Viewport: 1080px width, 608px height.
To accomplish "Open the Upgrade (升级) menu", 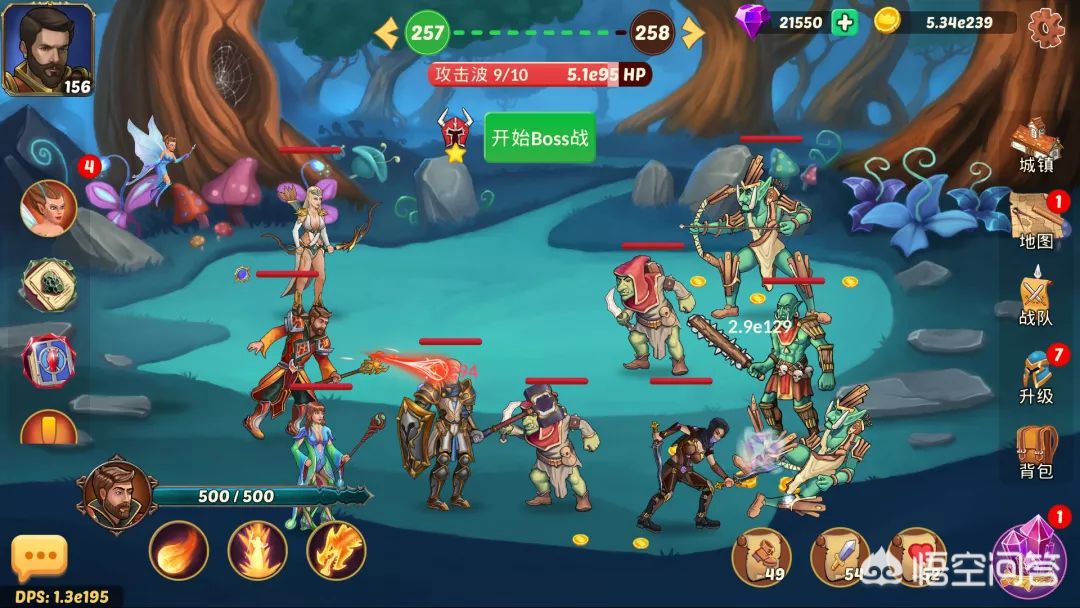I will (1036, 377).
